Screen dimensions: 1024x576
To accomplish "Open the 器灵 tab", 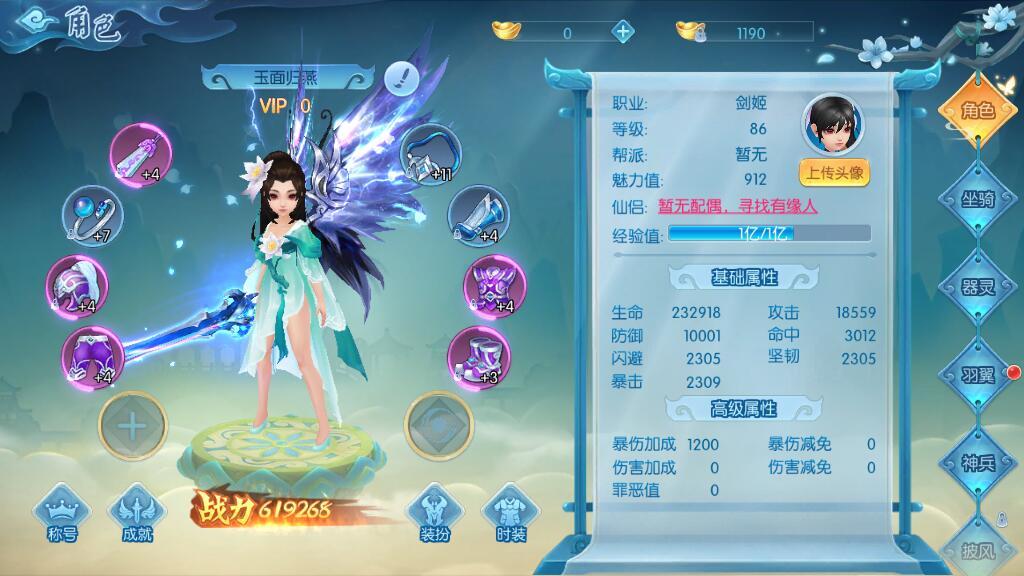I will point(978,287).
